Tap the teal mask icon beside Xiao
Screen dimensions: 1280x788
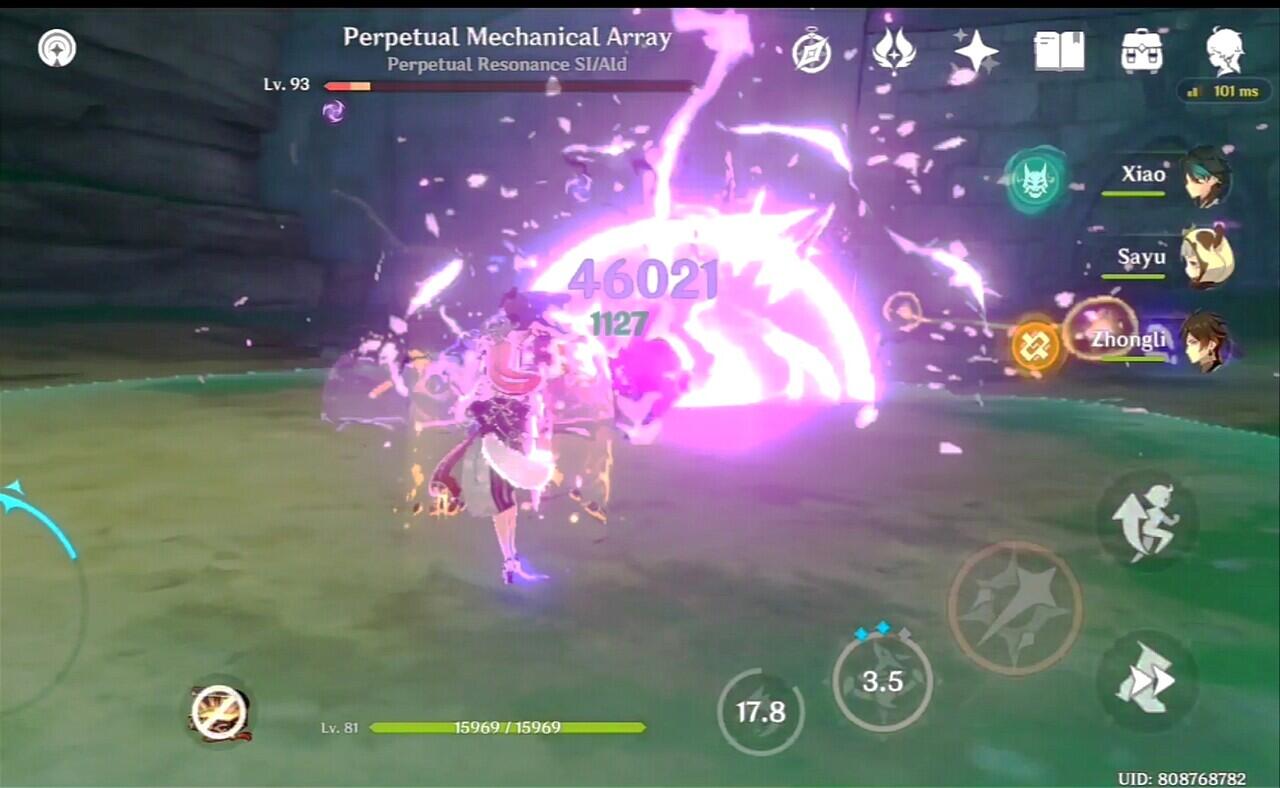coord(1035,181)
